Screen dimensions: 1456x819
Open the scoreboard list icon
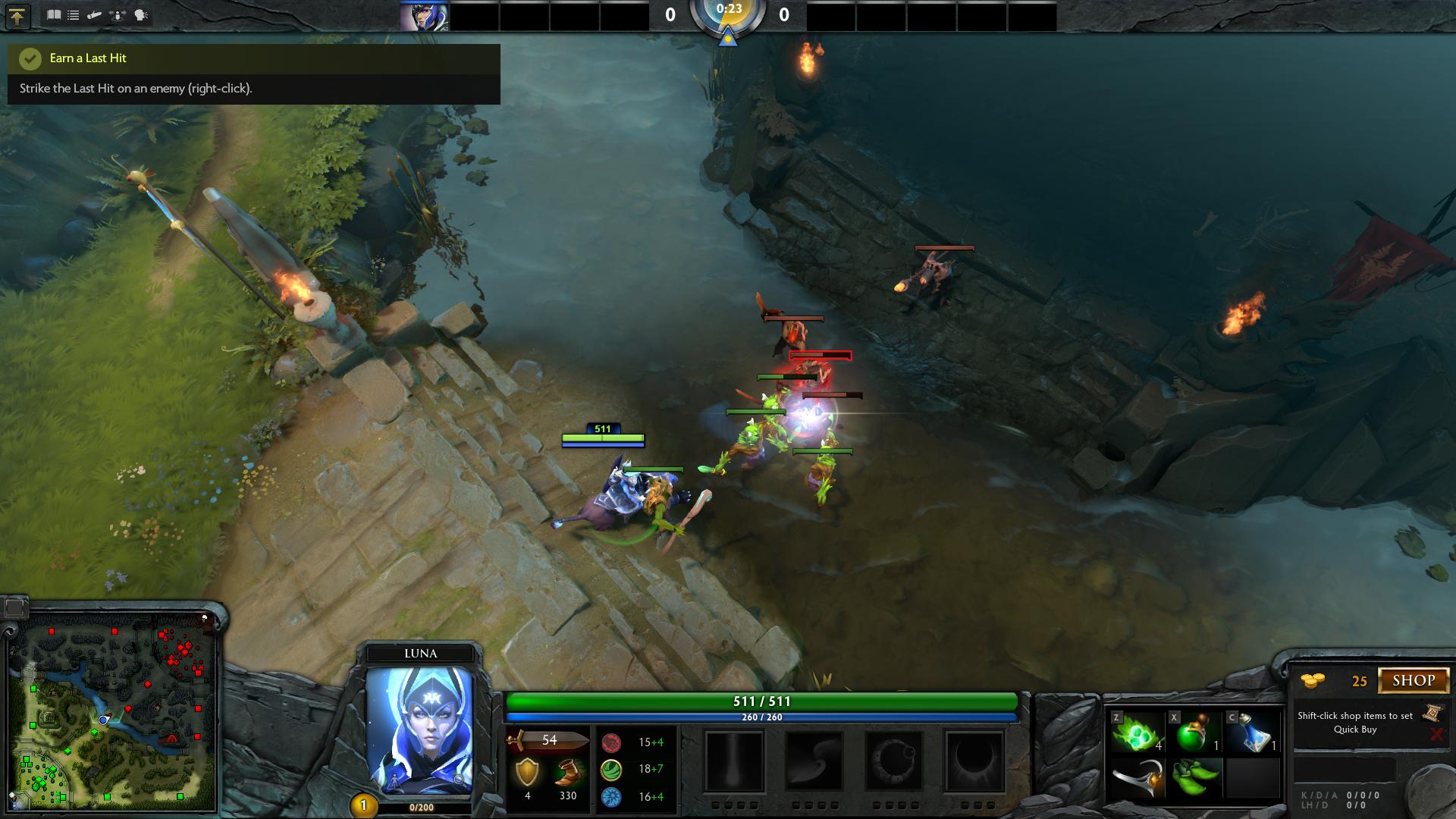tap(74, 15)
